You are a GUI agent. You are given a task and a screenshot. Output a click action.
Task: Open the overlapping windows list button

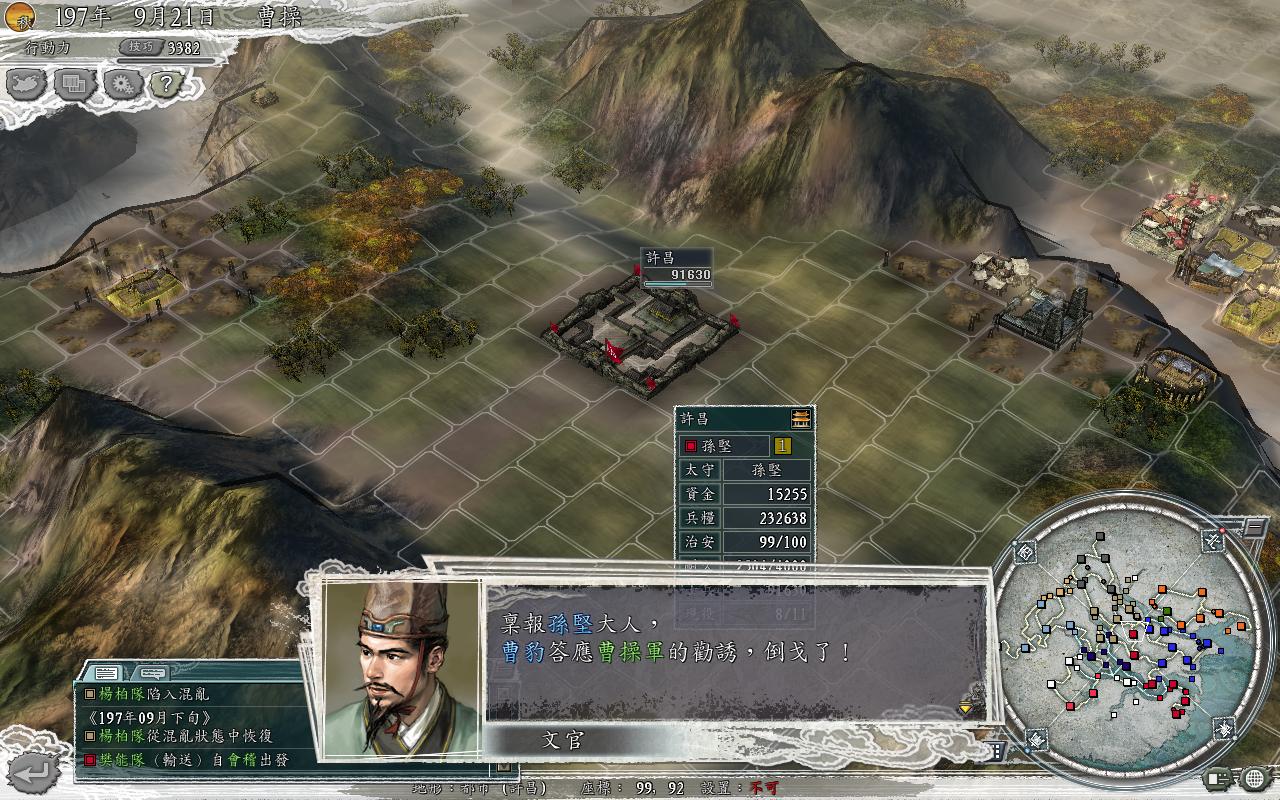point(74,84)
